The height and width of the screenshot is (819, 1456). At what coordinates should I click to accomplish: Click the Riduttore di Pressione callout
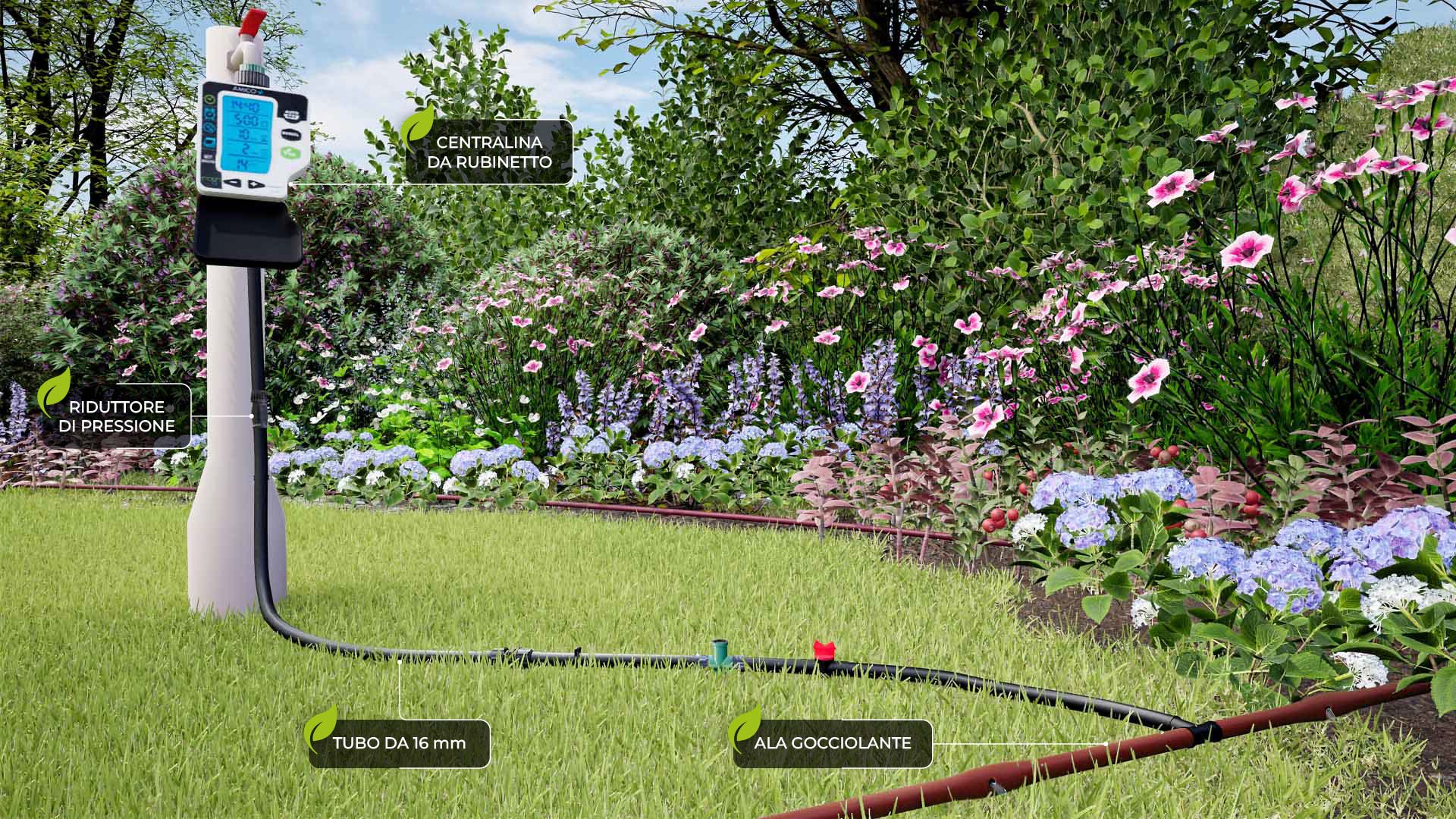(116, 417)
